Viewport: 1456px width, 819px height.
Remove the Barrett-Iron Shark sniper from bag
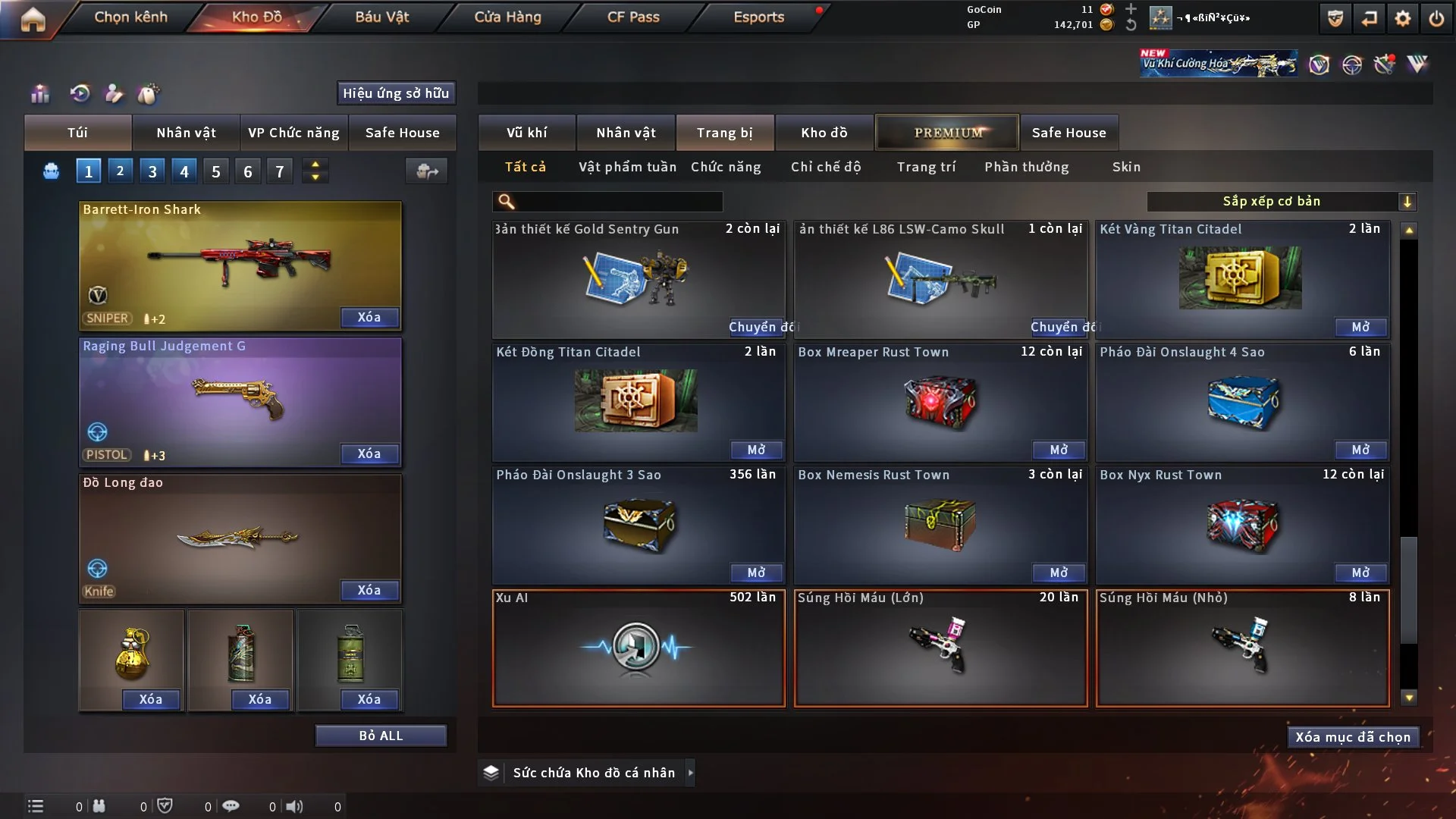coord(369,317)
